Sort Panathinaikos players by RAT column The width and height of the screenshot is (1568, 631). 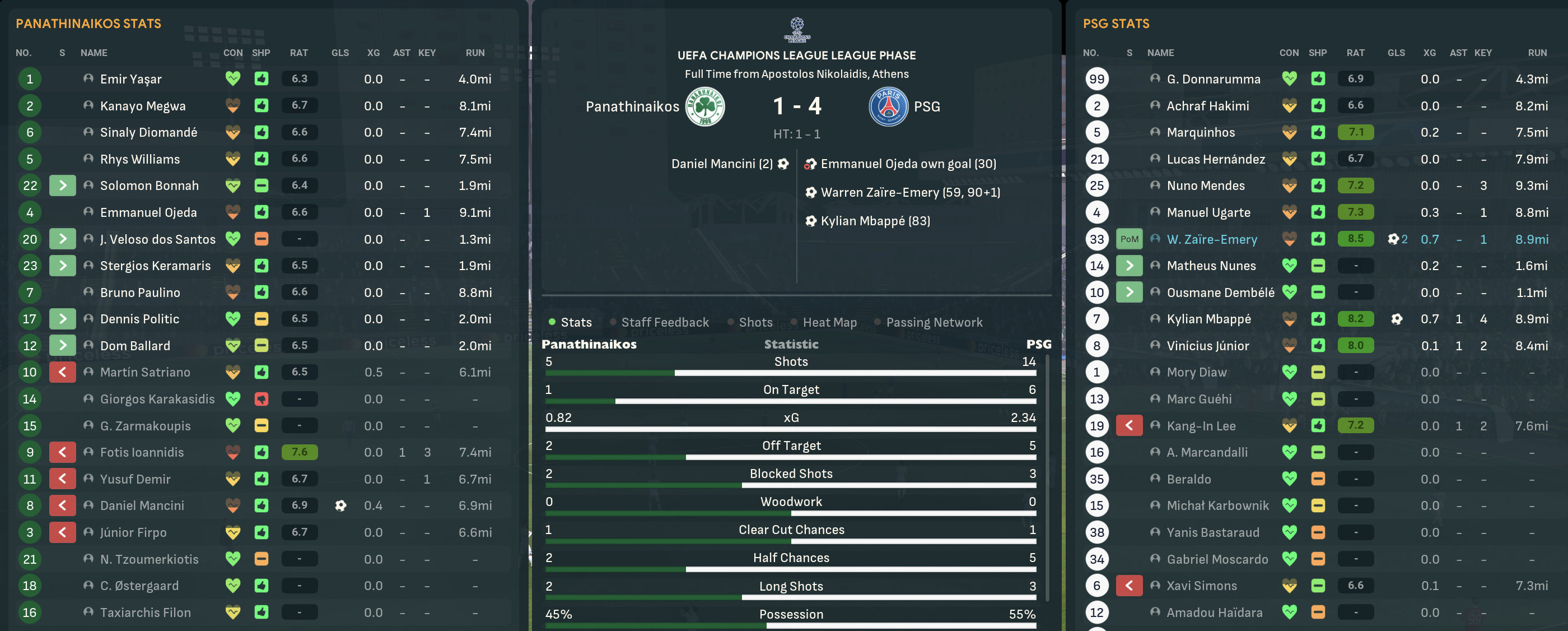(x=298, y=53)
